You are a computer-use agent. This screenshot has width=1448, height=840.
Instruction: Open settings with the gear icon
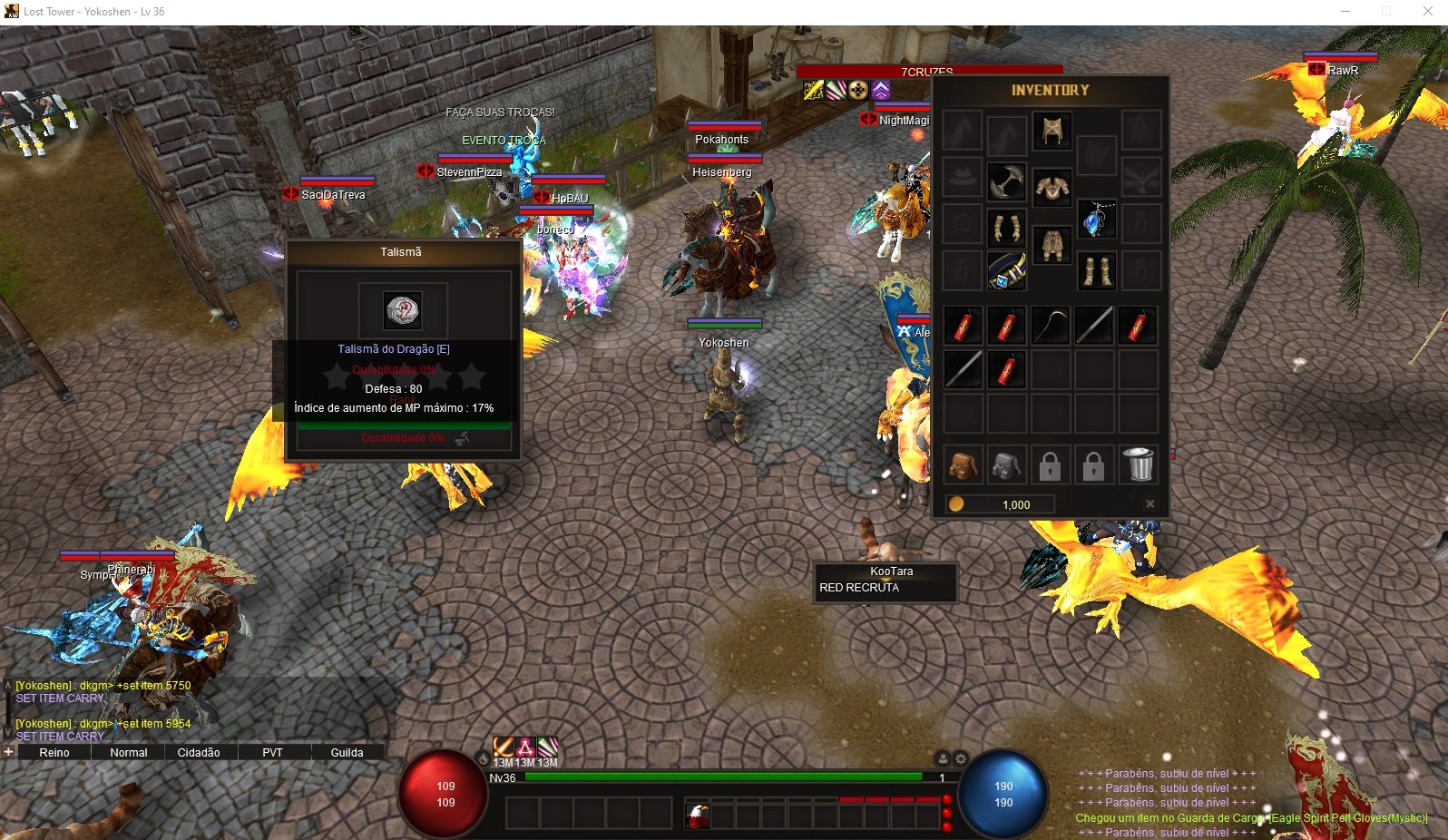point(961,758)
